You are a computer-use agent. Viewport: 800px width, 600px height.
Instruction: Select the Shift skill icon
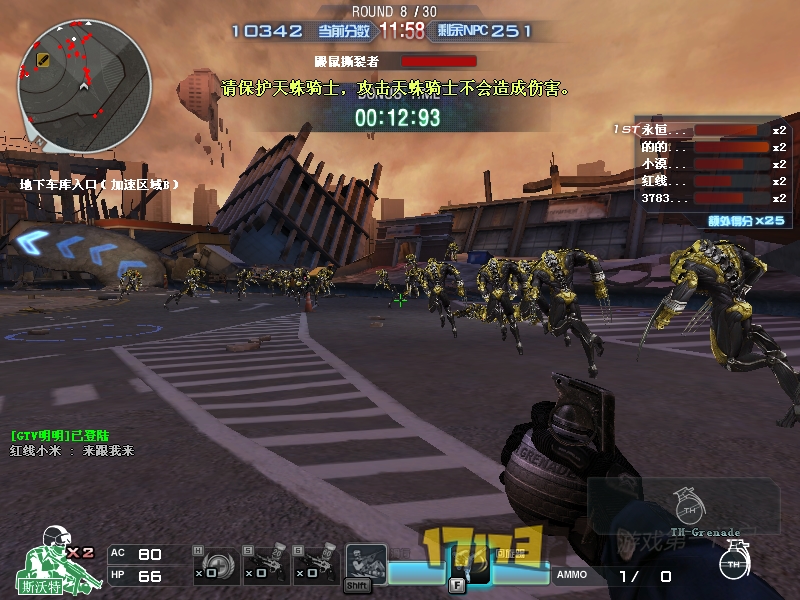(x=365, y=566)
